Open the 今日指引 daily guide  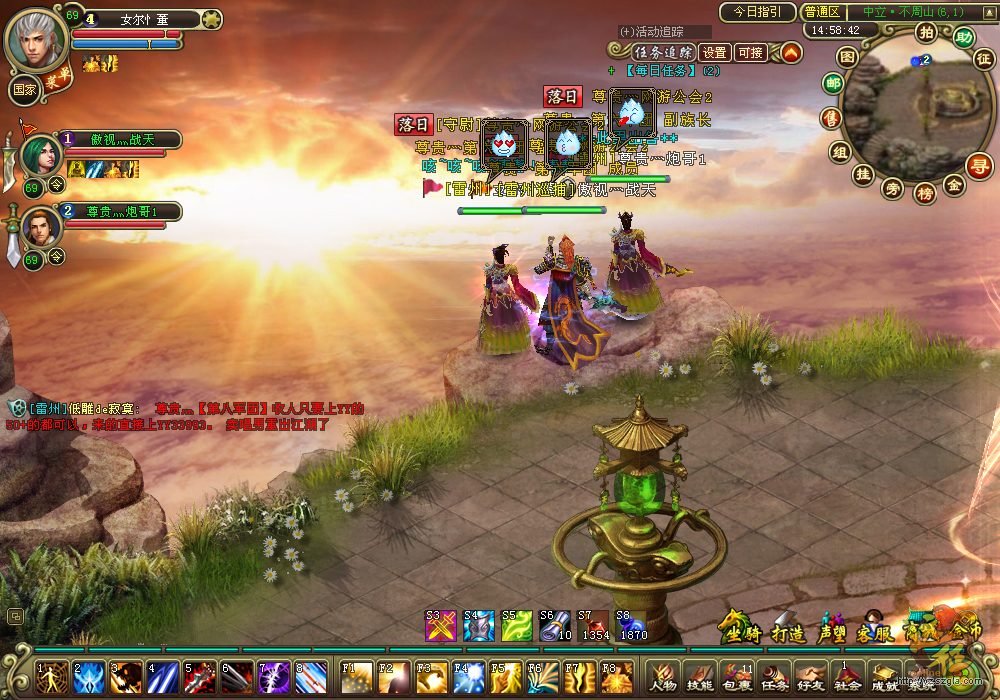coord(757,12)
